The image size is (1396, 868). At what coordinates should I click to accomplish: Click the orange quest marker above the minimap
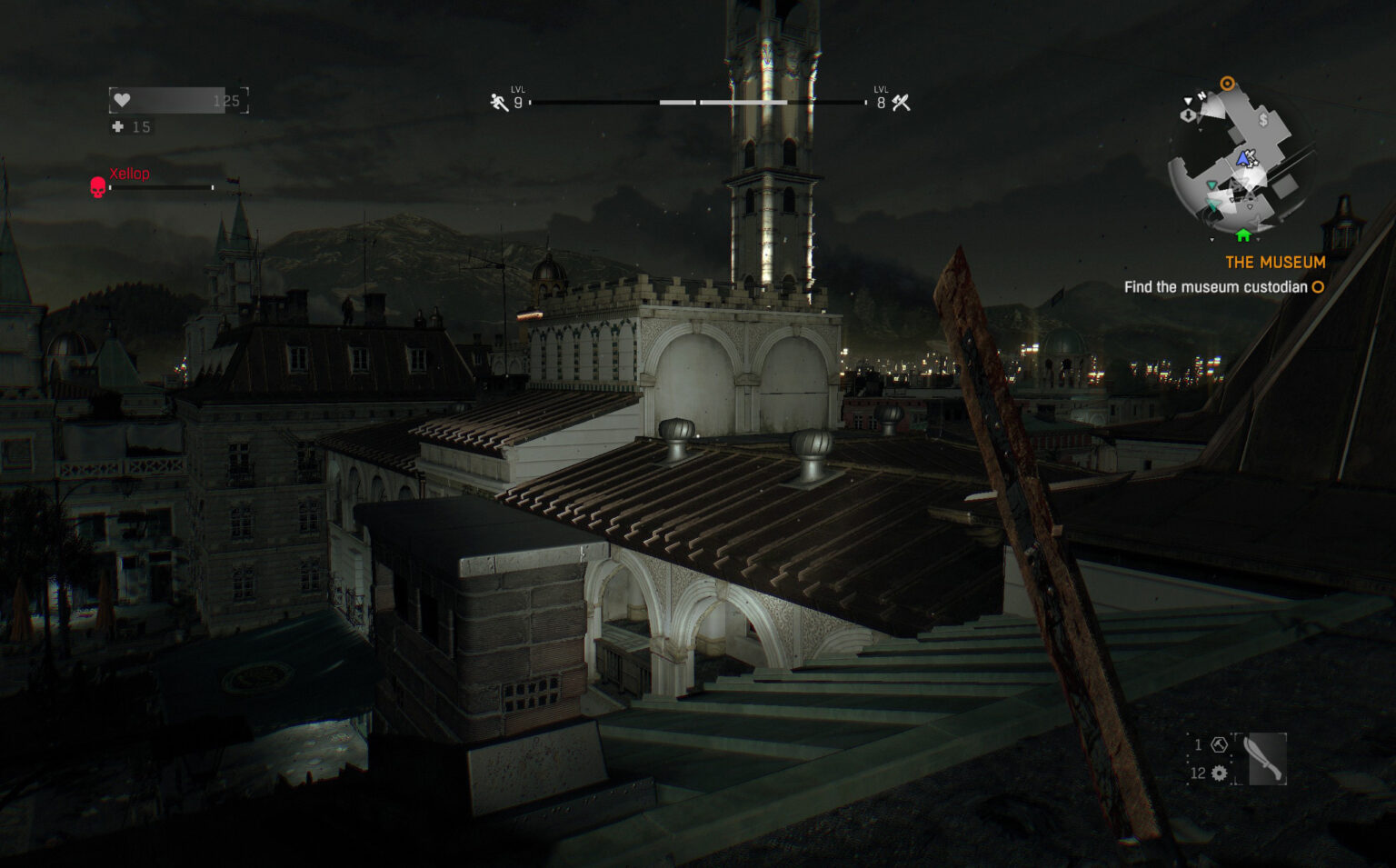1228,82
